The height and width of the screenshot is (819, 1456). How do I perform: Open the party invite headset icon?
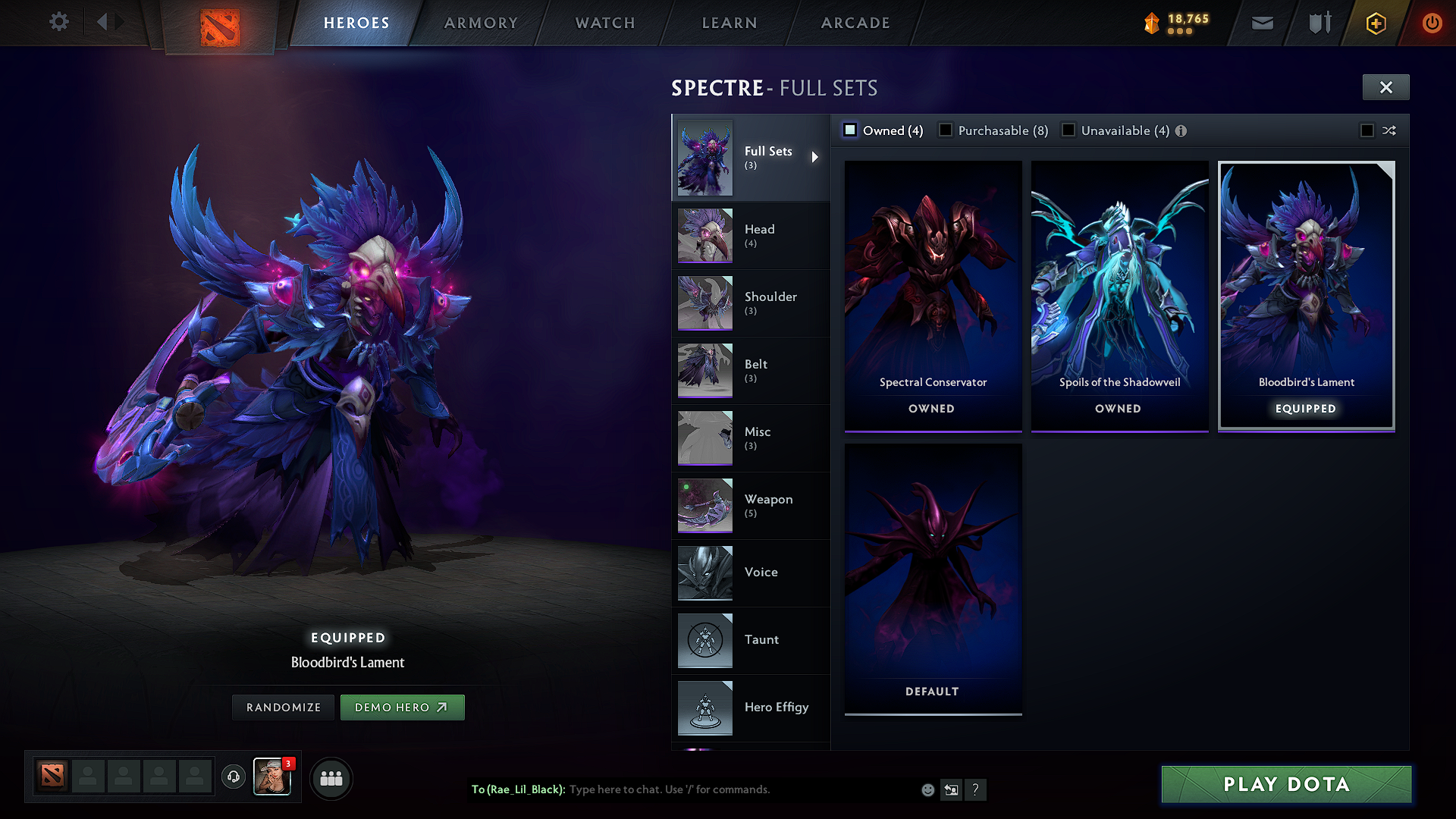(233, 777)
